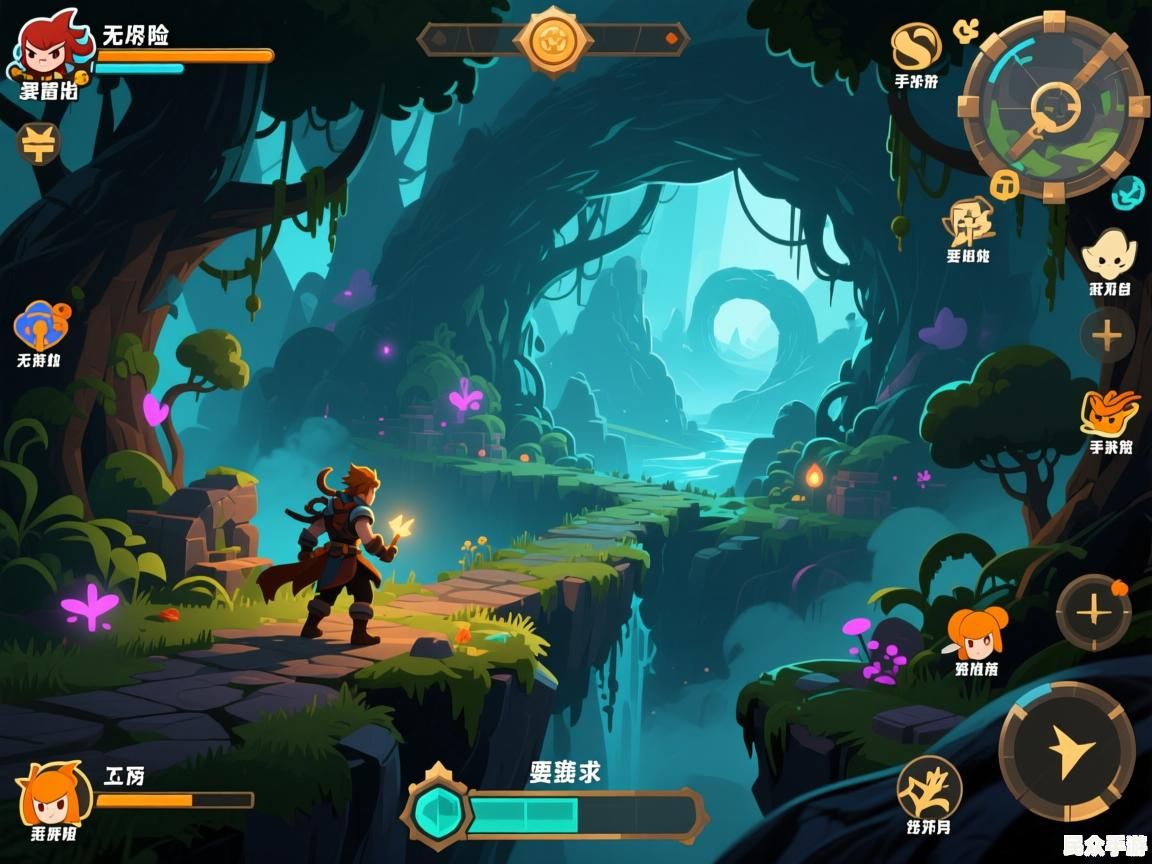
Task: Open the gold S-swirl icon
Action: click(916, 47)
